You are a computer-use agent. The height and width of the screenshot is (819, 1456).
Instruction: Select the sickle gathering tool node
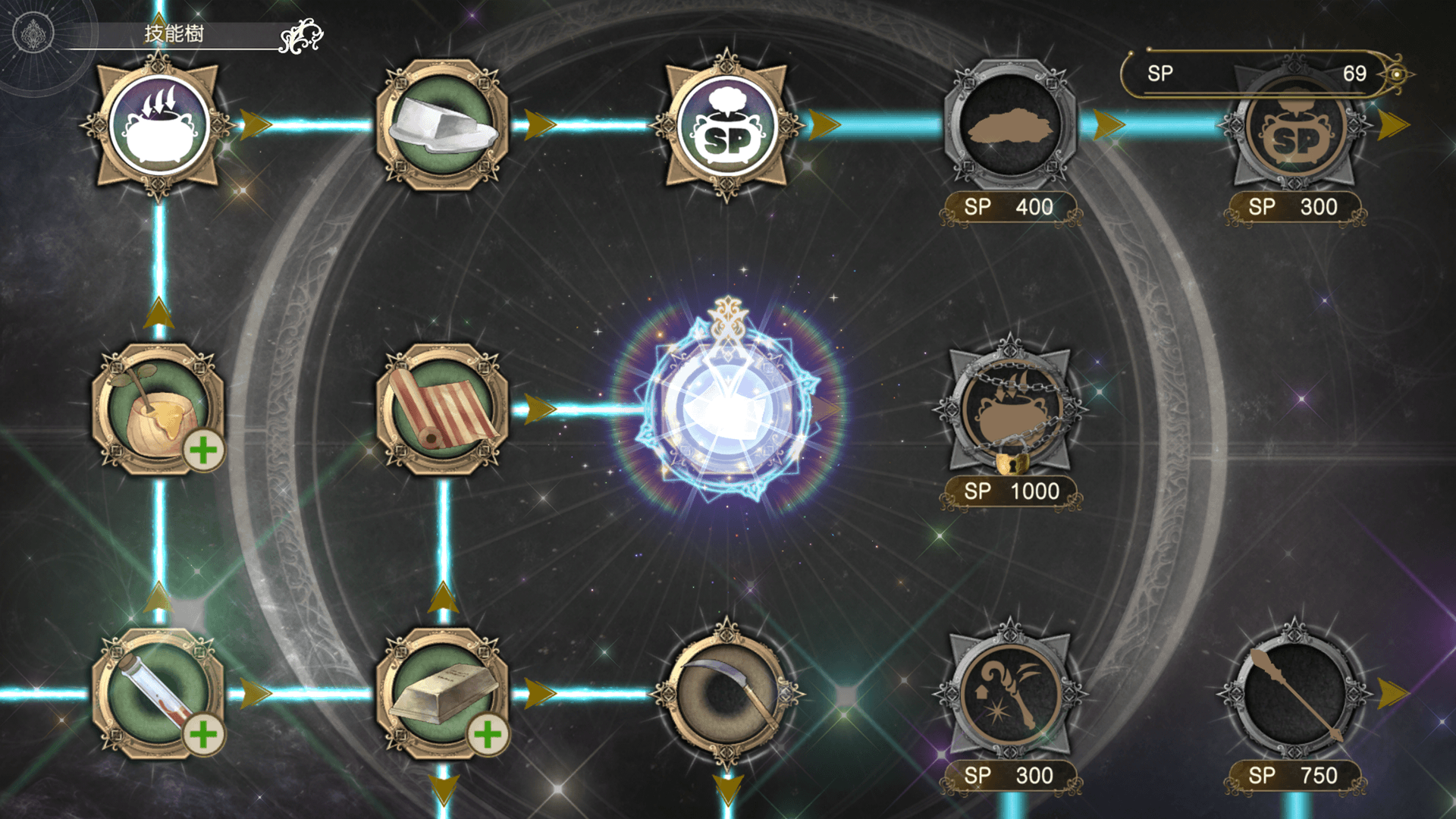726,693
